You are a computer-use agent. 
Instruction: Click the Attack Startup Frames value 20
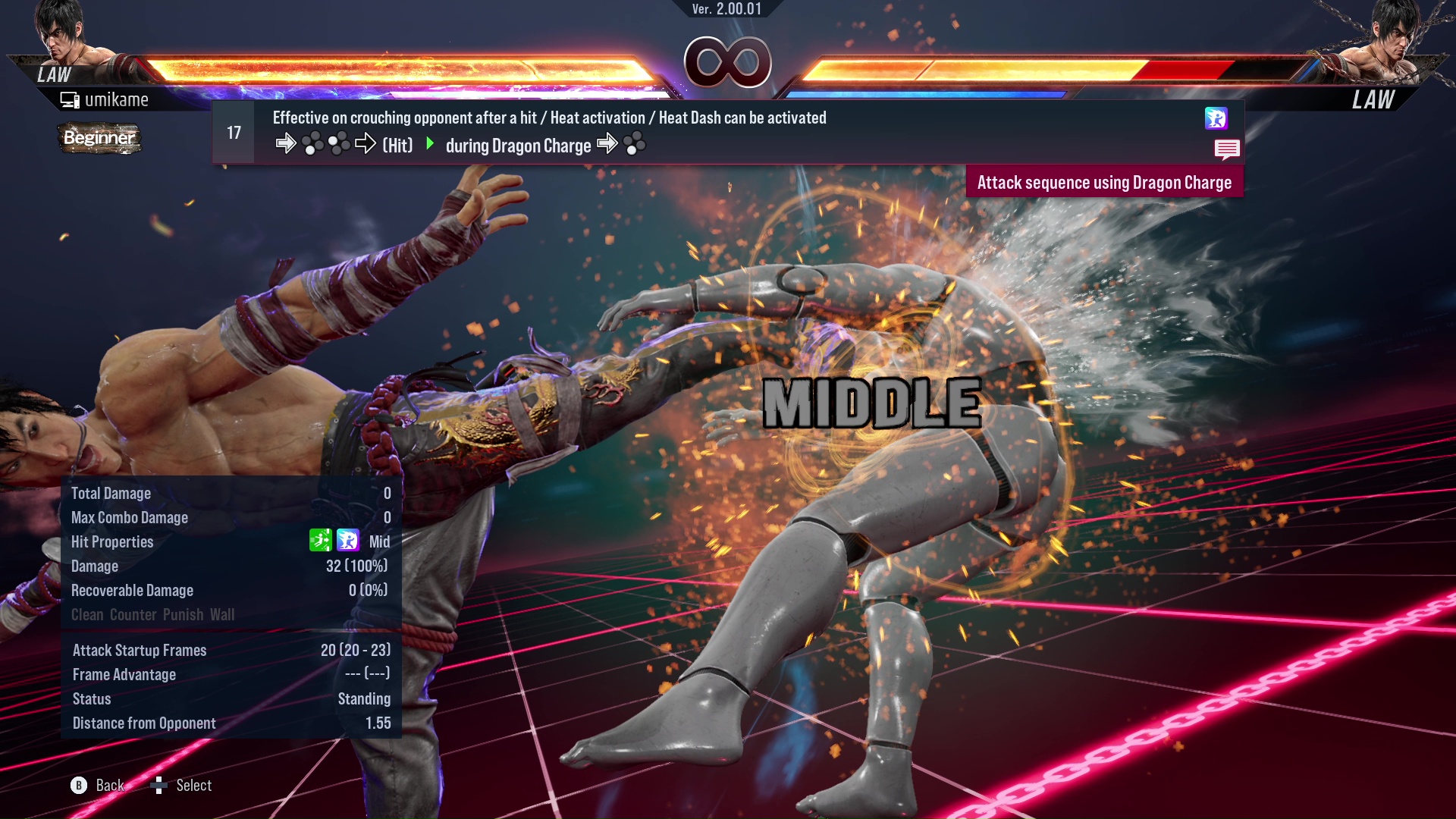pos(354,650)
